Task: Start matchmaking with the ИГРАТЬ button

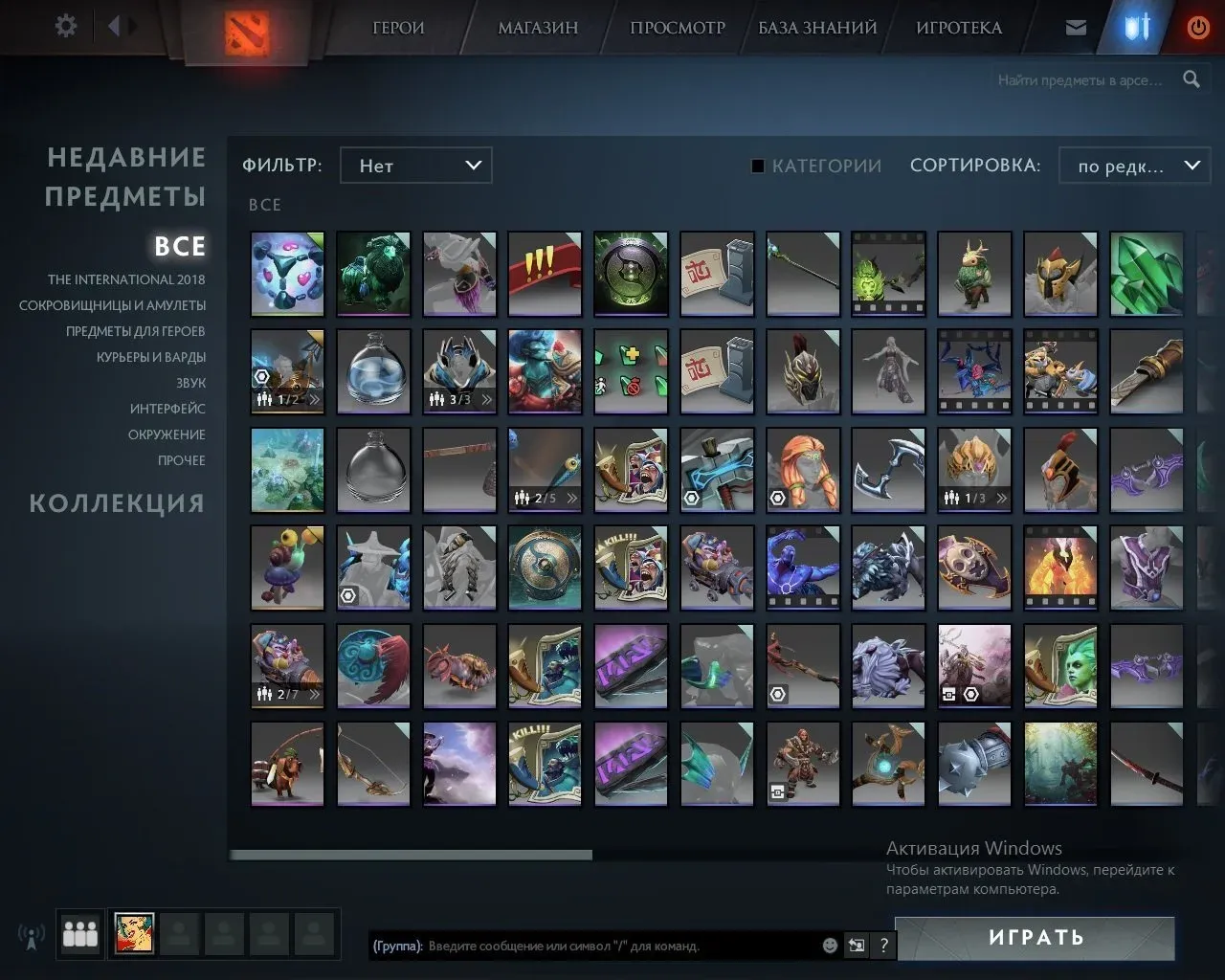Action: pos(1036,938)
